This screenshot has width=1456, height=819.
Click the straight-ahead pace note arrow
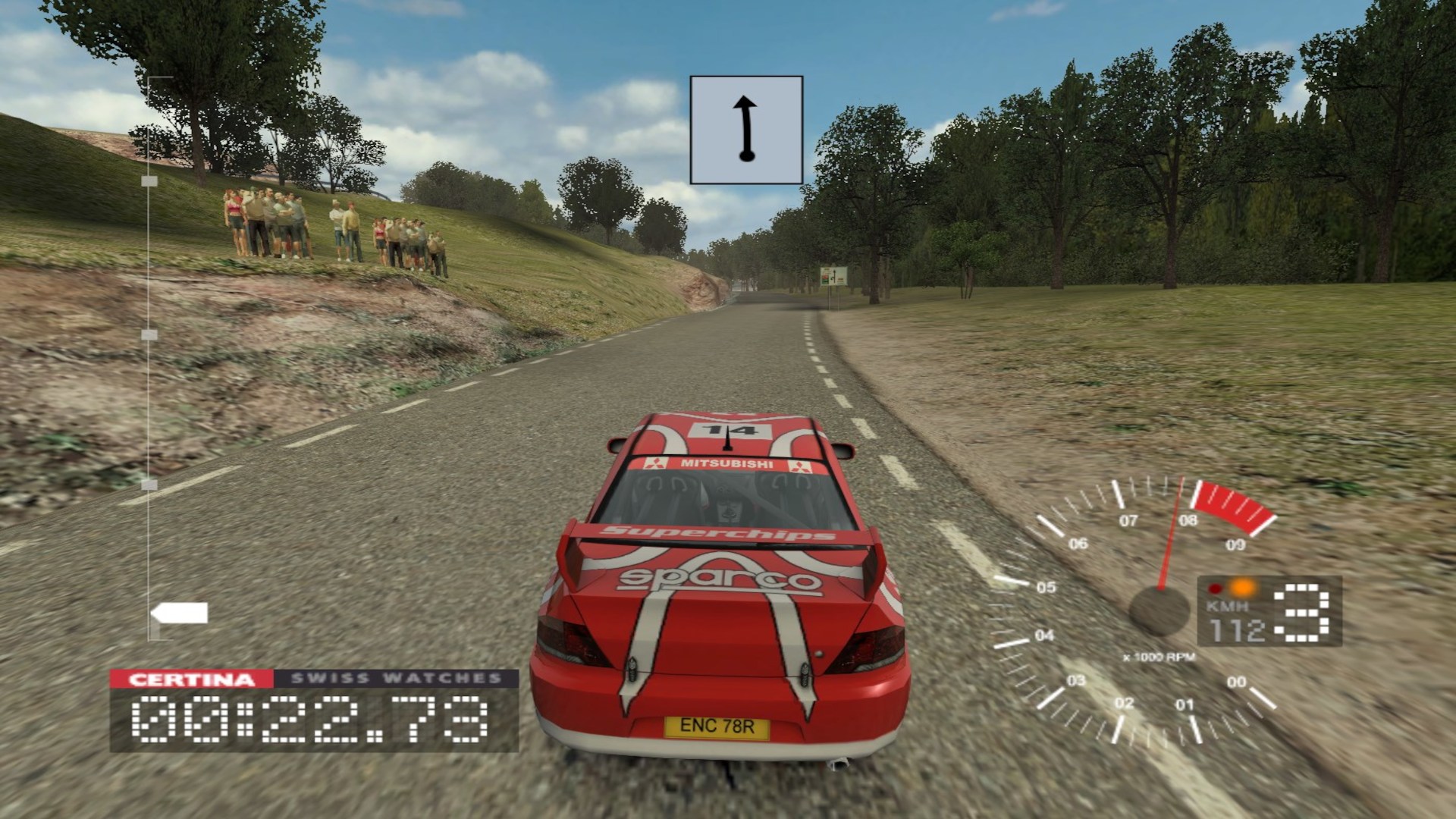(746, 130)
